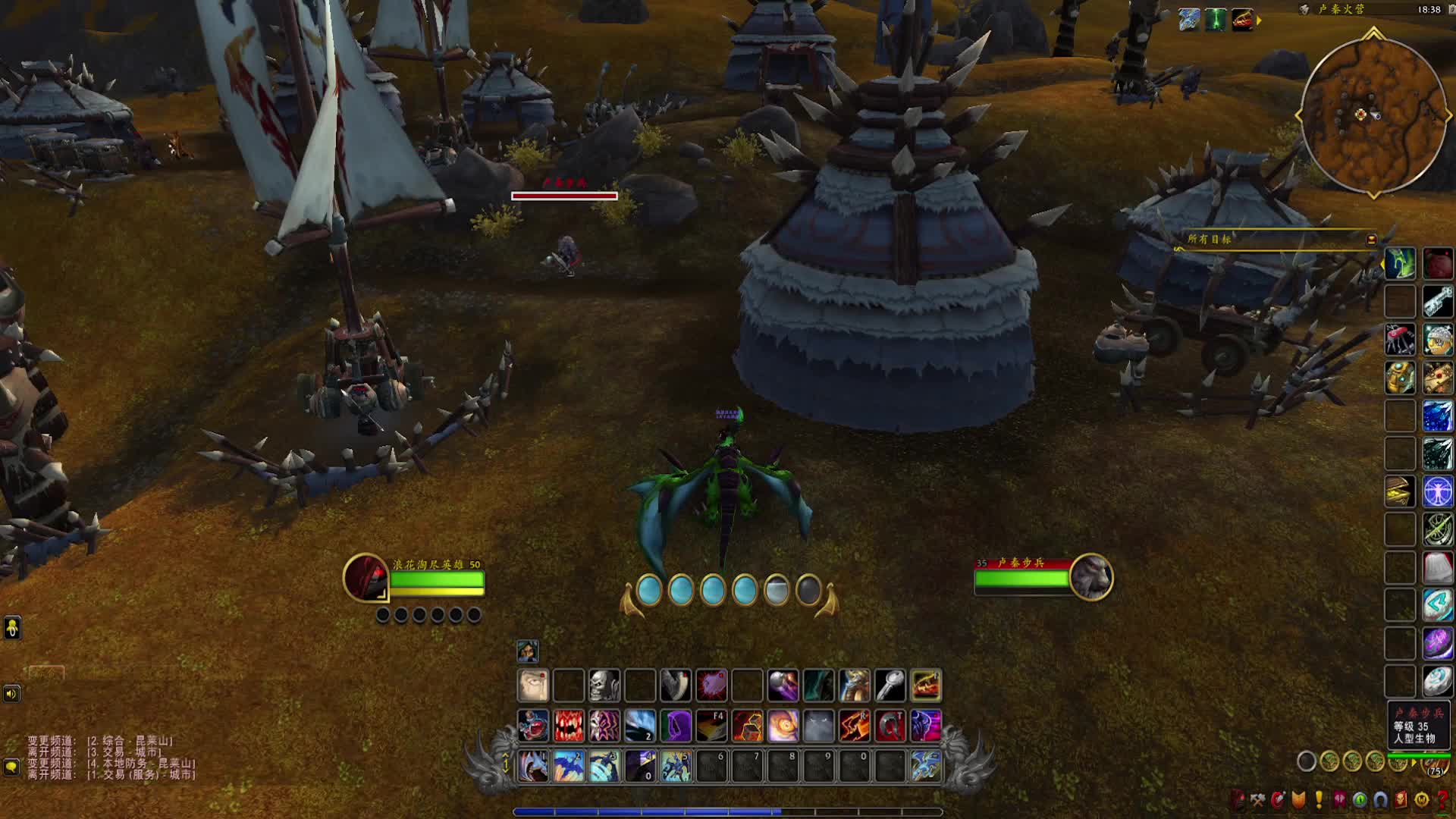
Task: Select the treasure chest icon on side bar
Action: (1400, 491)
